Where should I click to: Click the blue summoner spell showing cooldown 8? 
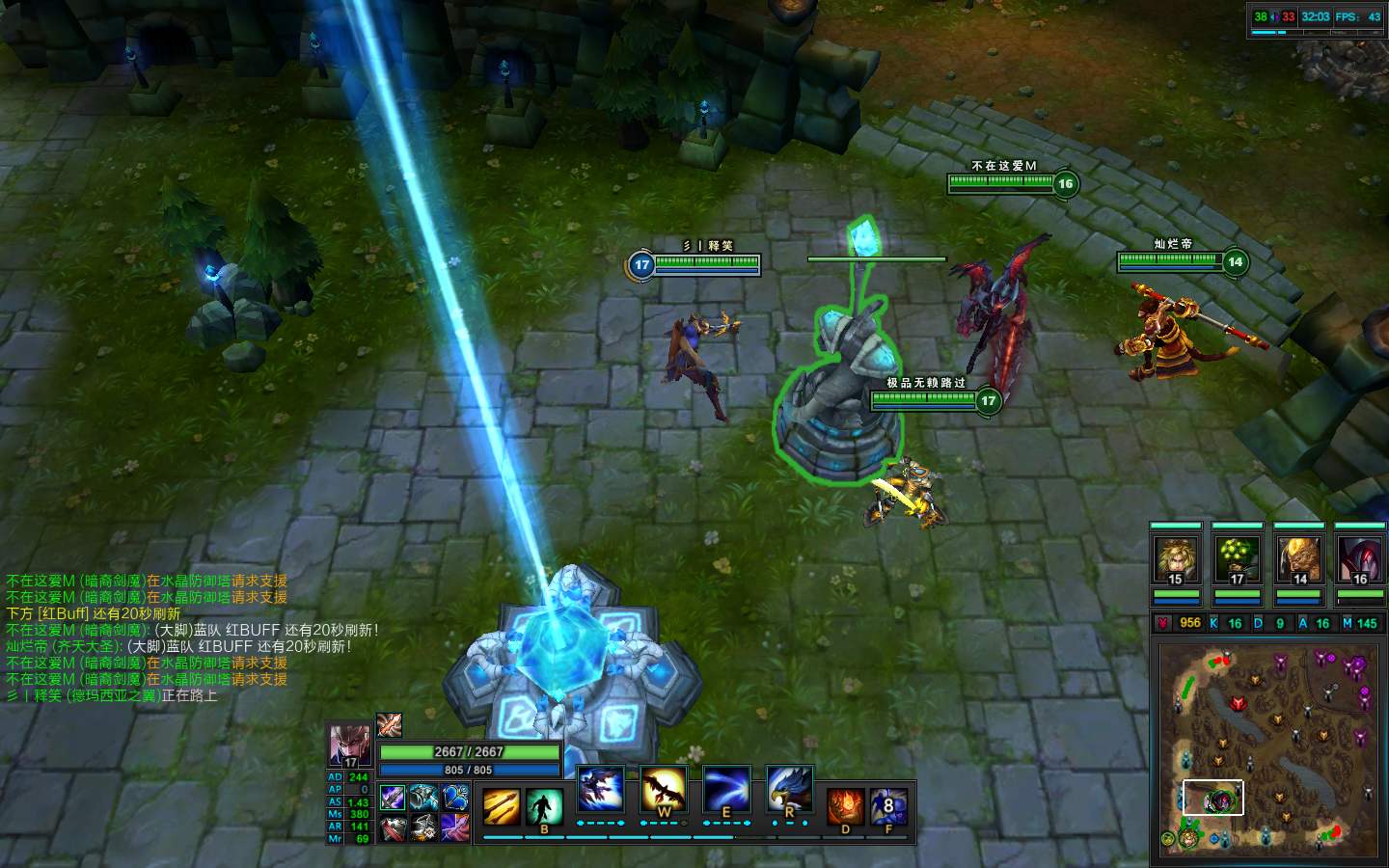pyautogui.click(x=888, y=806)
